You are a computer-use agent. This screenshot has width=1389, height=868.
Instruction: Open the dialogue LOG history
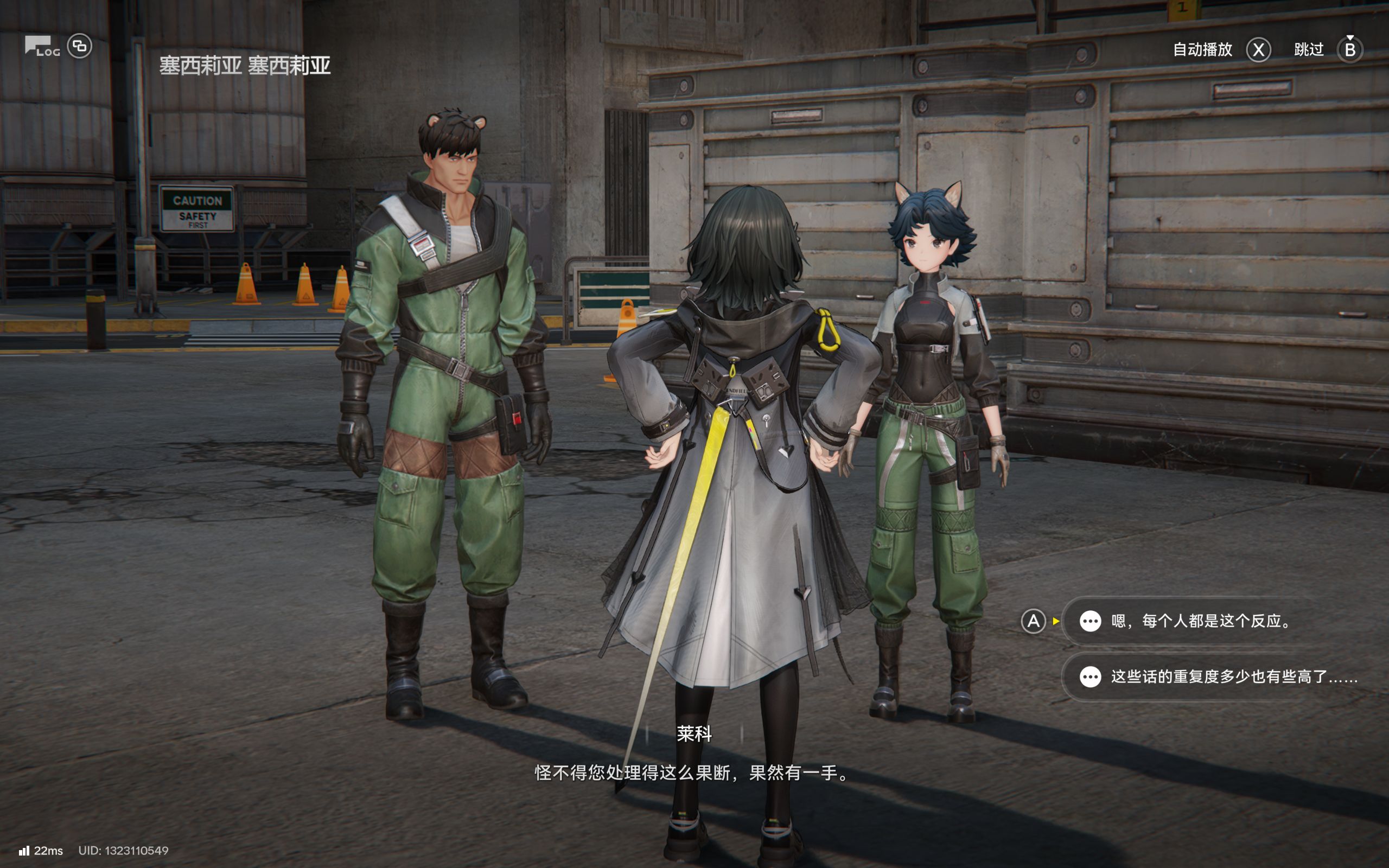pos(41,47)
